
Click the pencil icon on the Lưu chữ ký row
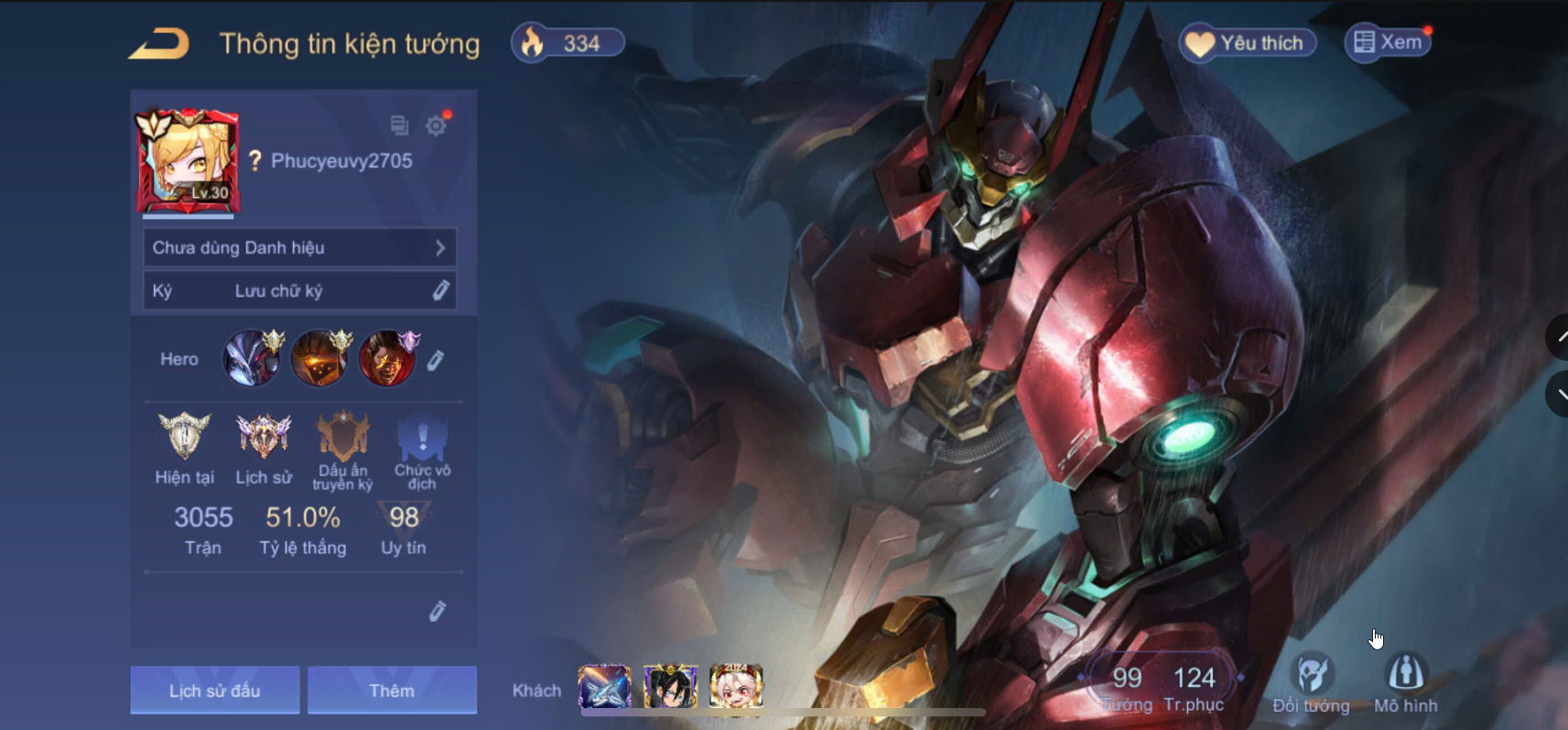click(x=442, y=289)
